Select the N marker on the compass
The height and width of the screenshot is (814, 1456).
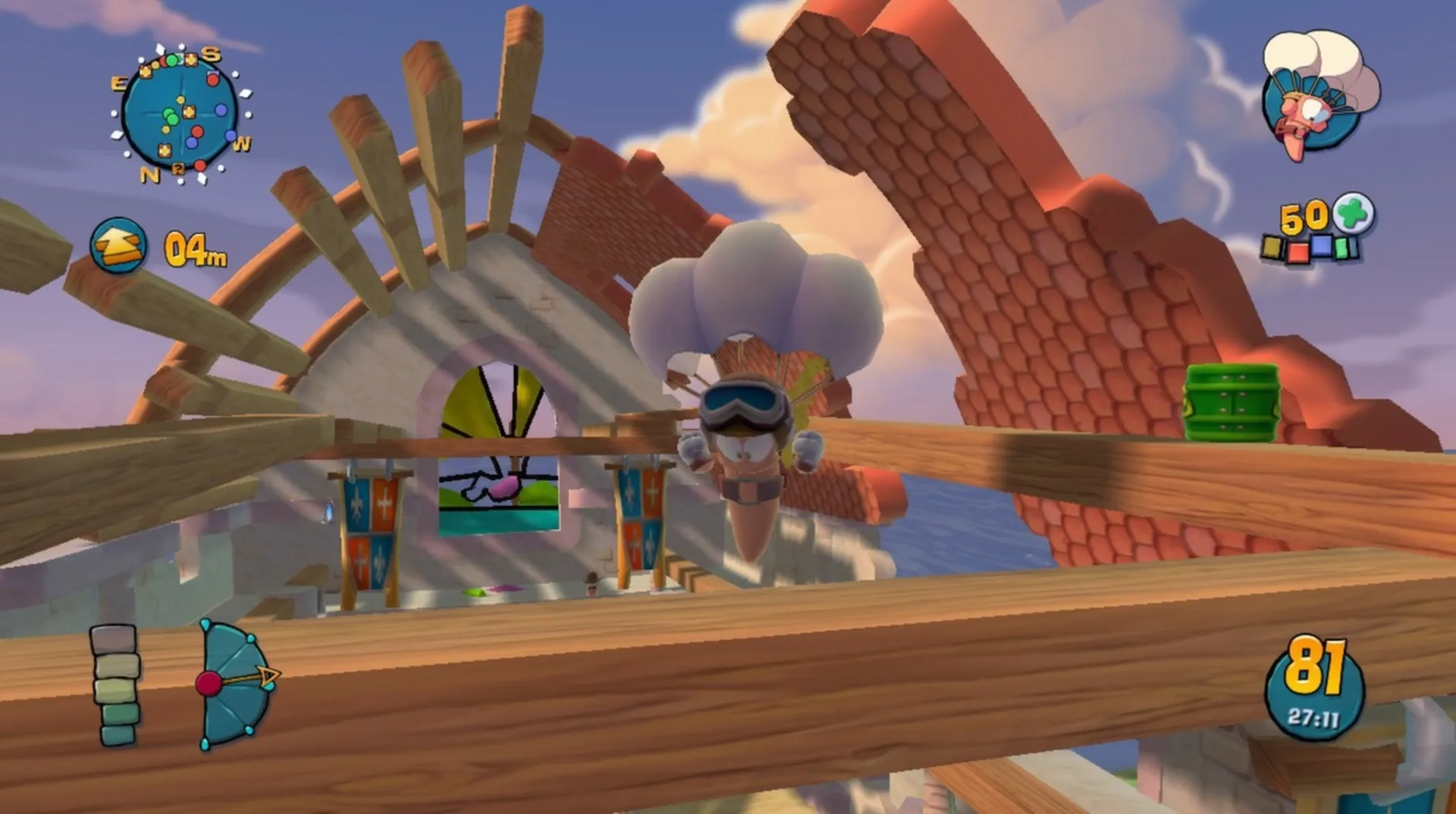[x=150, y=175]
